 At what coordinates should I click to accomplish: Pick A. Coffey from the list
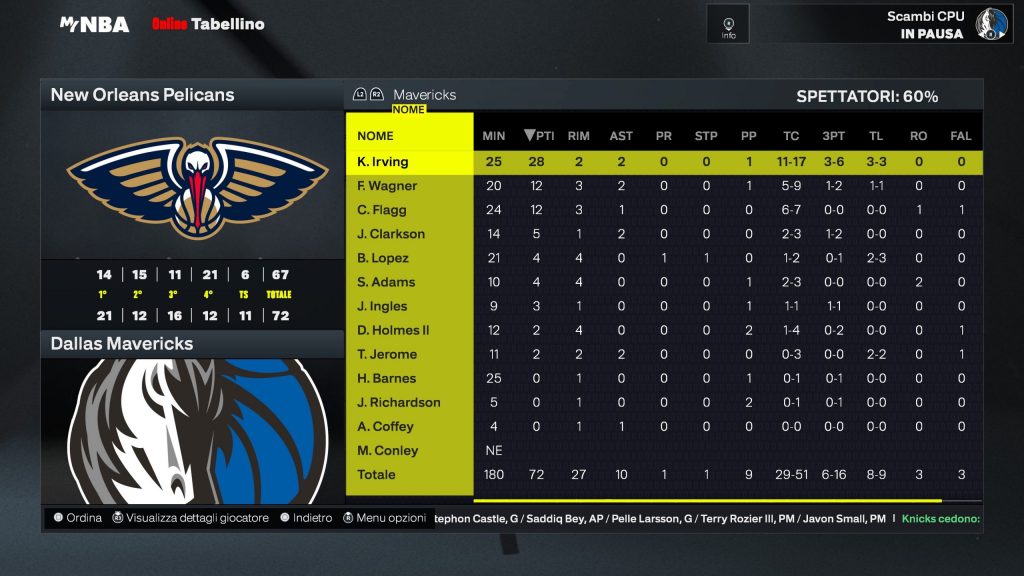click(x=385, y=426)
